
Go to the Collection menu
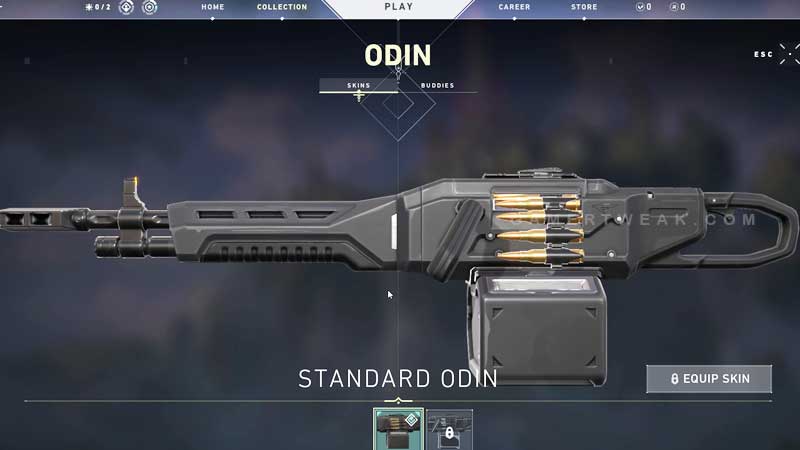(282, 7)
